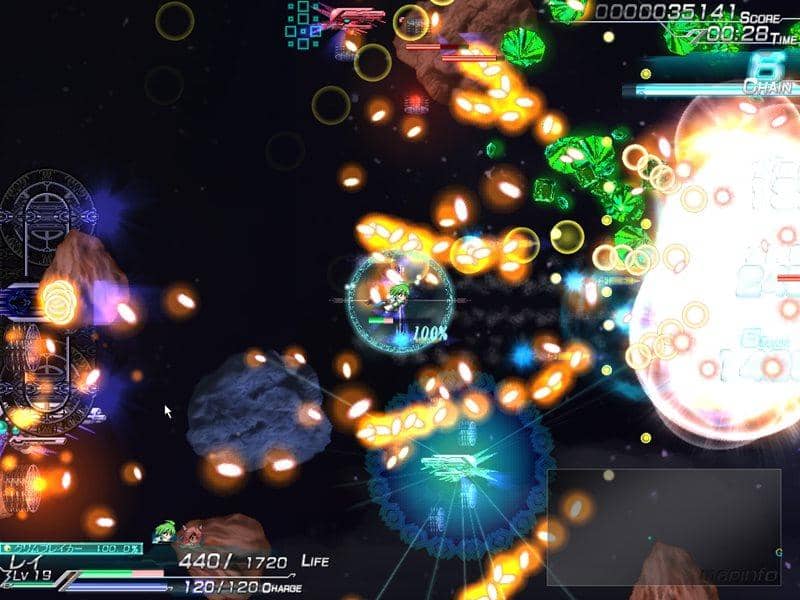Click the translucent map info radar panel
800x600 pixels.
tap(663, 527)
